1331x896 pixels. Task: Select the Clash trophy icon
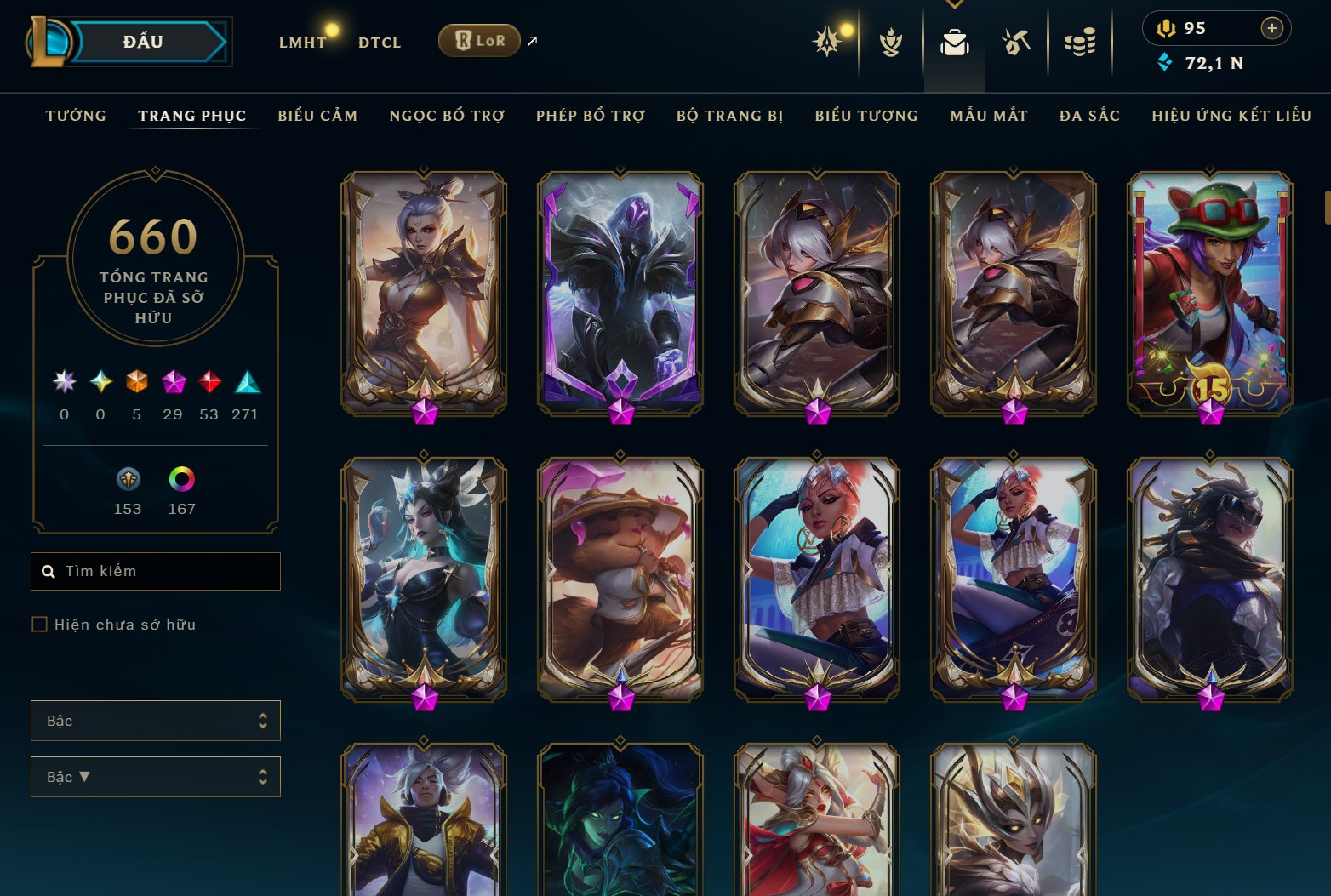point(891,40)
